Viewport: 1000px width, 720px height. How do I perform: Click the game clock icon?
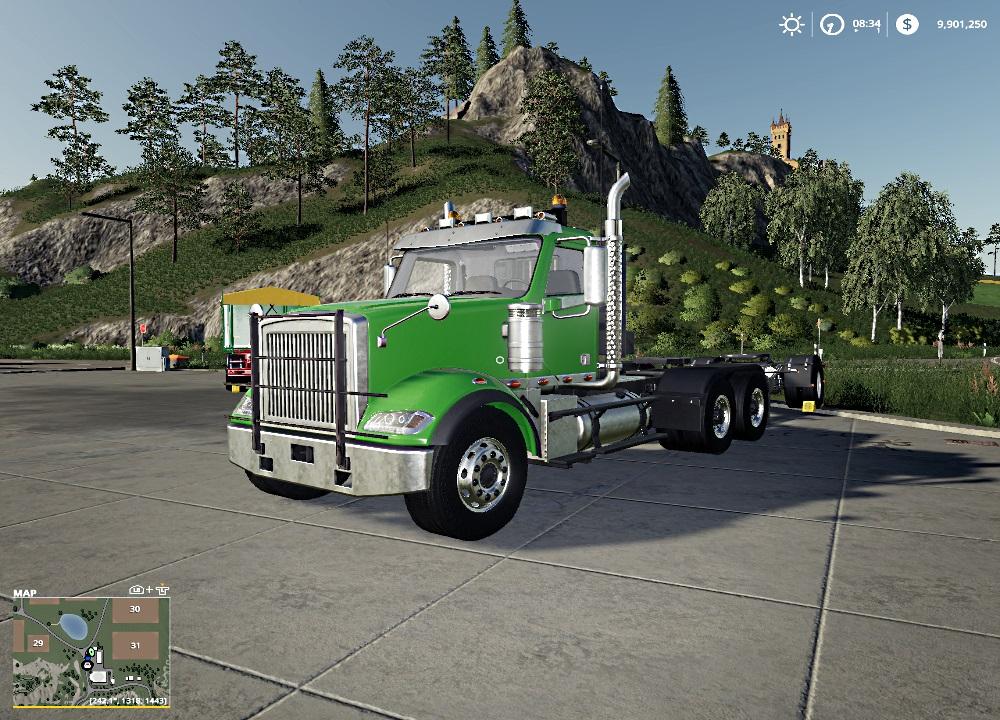pos(831,24)
